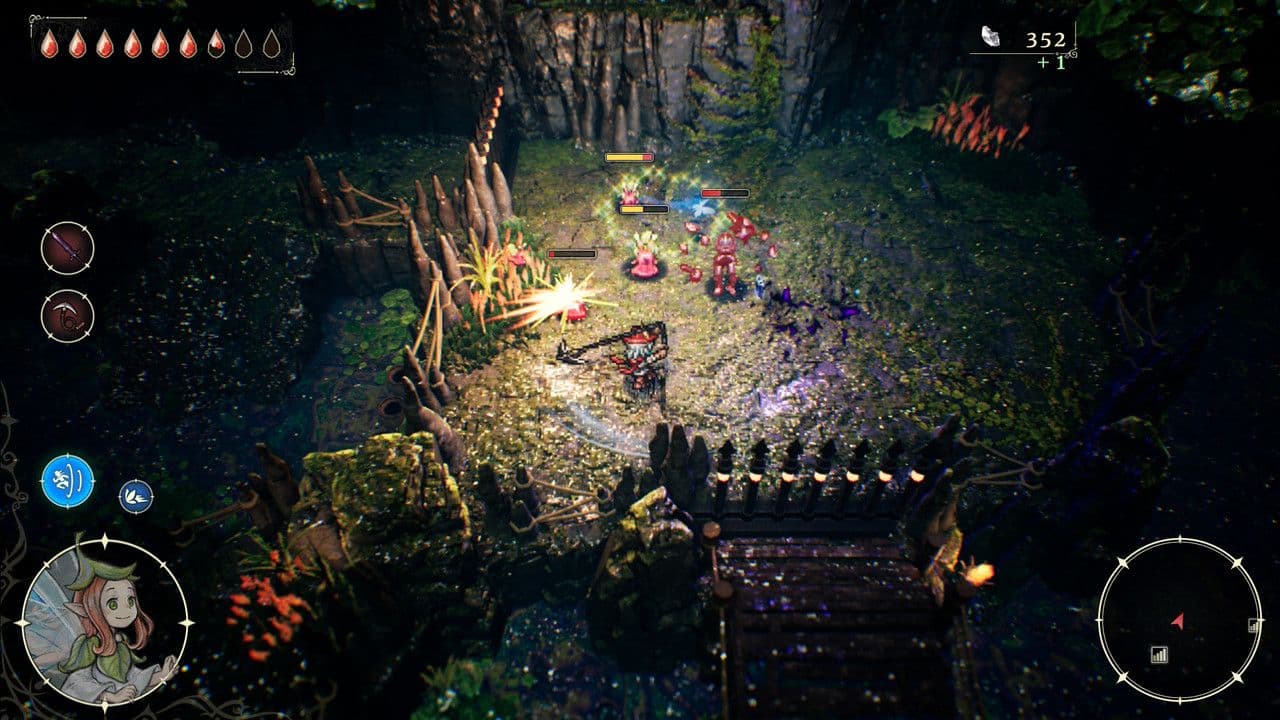Click the west marker on the compass ring
The image size is (1280, 720).
[1099, 618]
